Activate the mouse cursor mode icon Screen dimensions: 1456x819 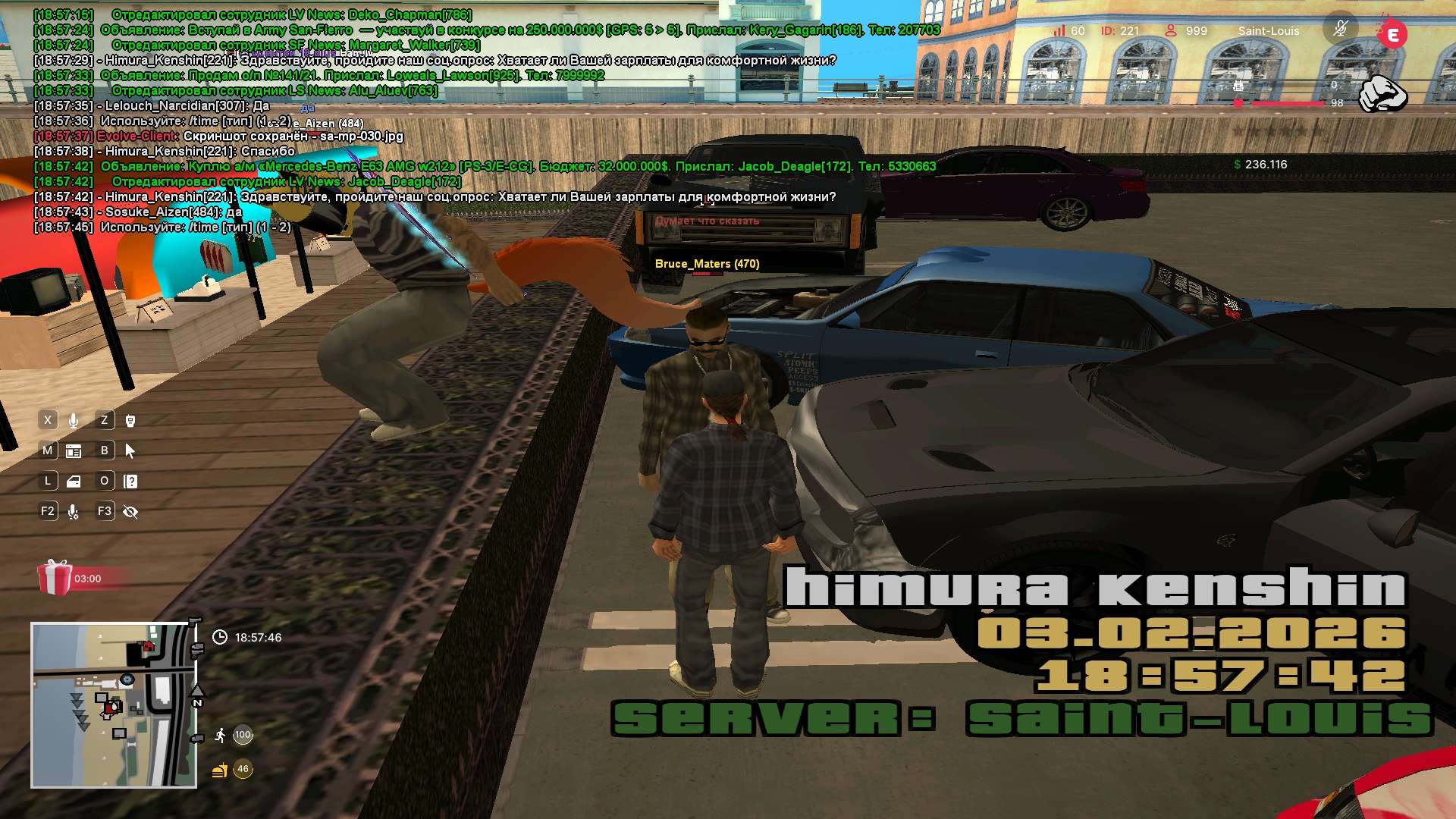[x=130, y=451]
